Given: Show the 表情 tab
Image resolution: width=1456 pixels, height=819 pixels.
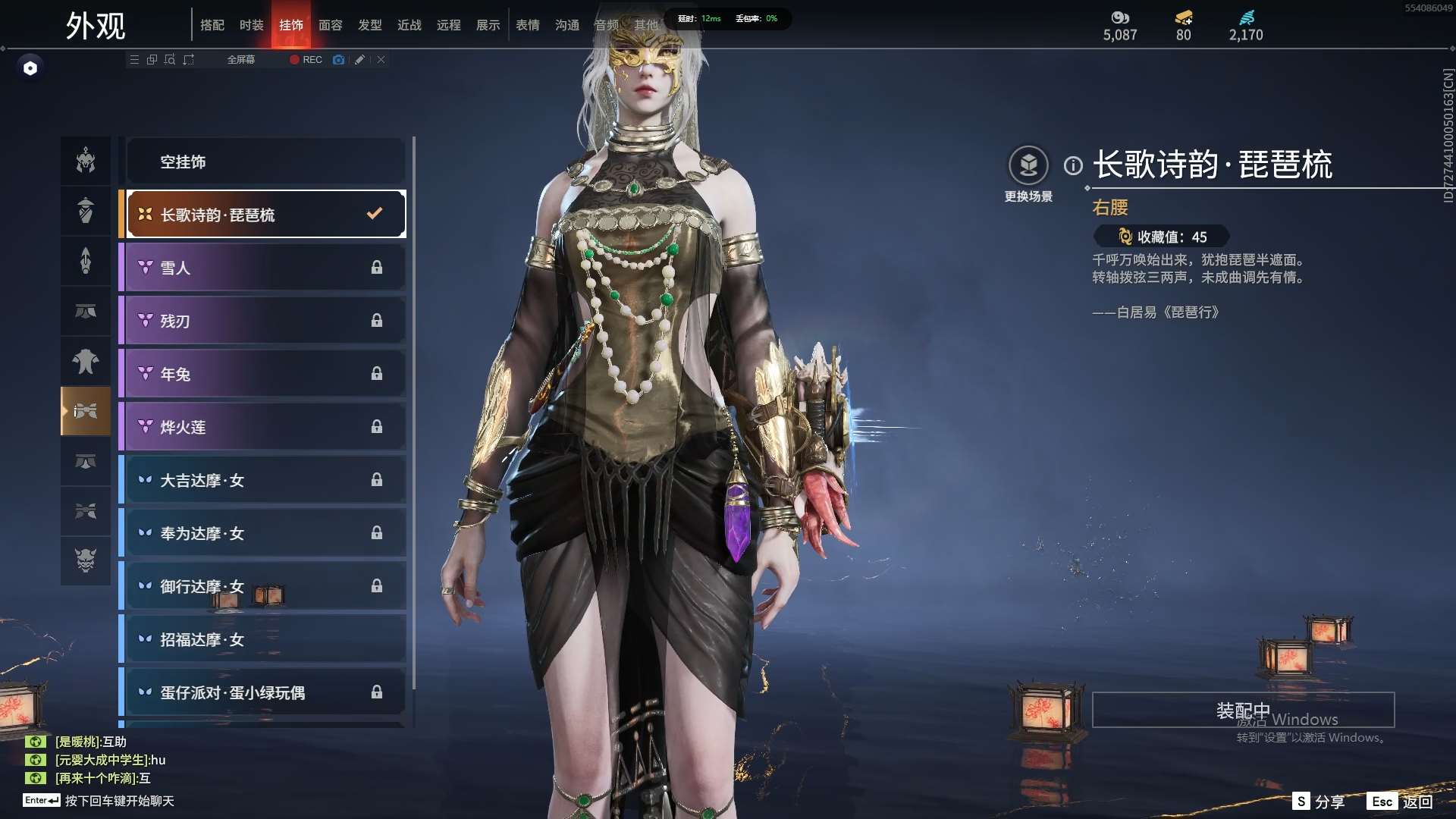Looking at the screenshot, I should (x=528, y=25).
